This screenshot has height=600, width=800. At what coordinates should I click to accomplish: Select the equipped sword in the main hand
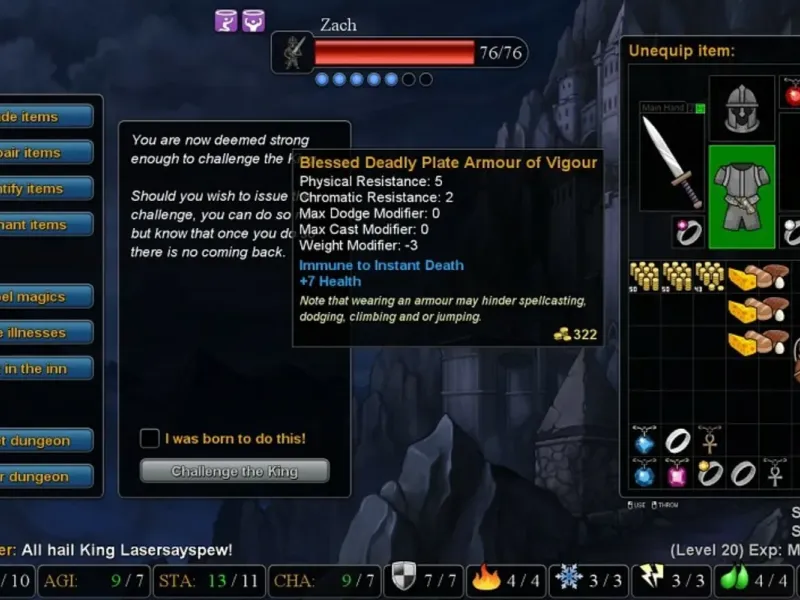[x=672, y=160]
